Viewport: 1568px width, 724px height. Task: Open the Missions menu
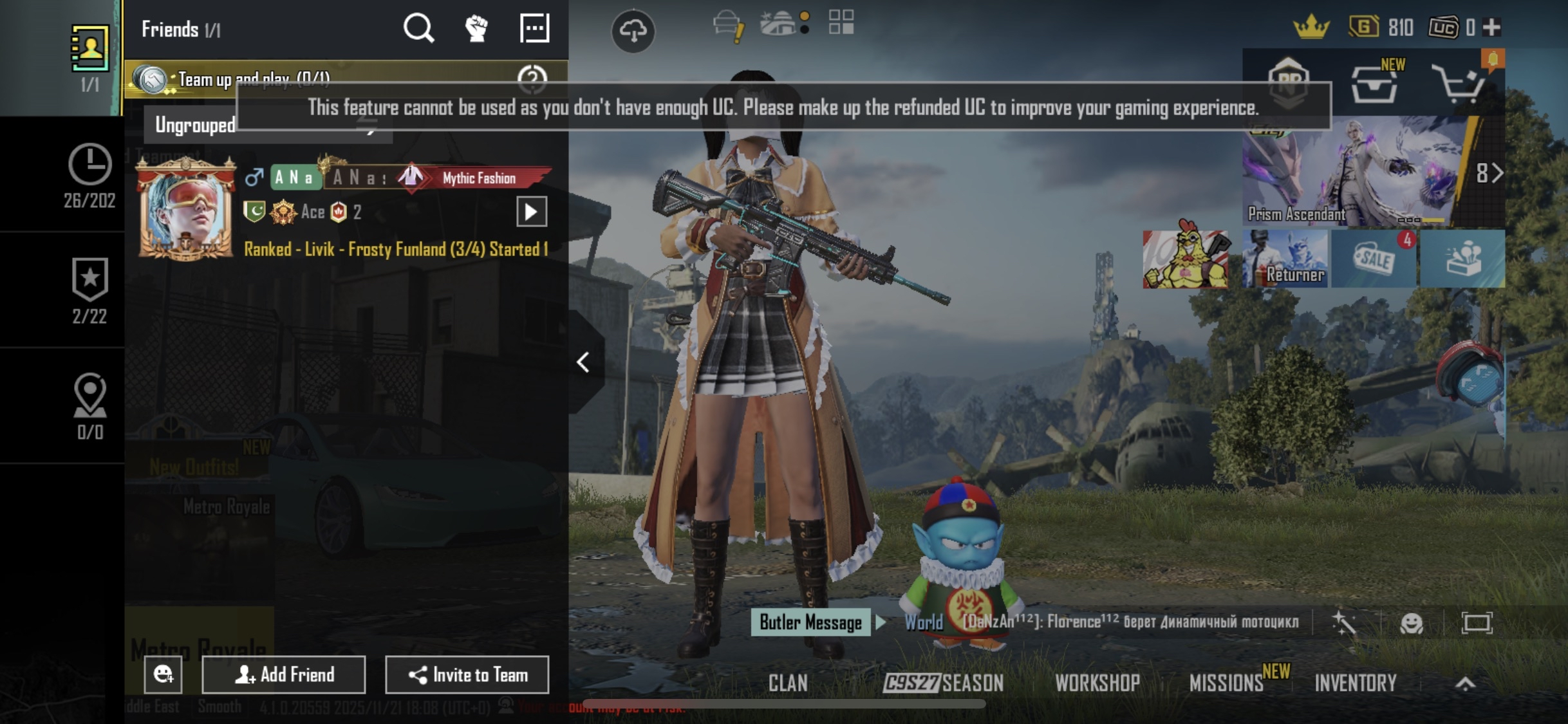tap(1227, 683)
